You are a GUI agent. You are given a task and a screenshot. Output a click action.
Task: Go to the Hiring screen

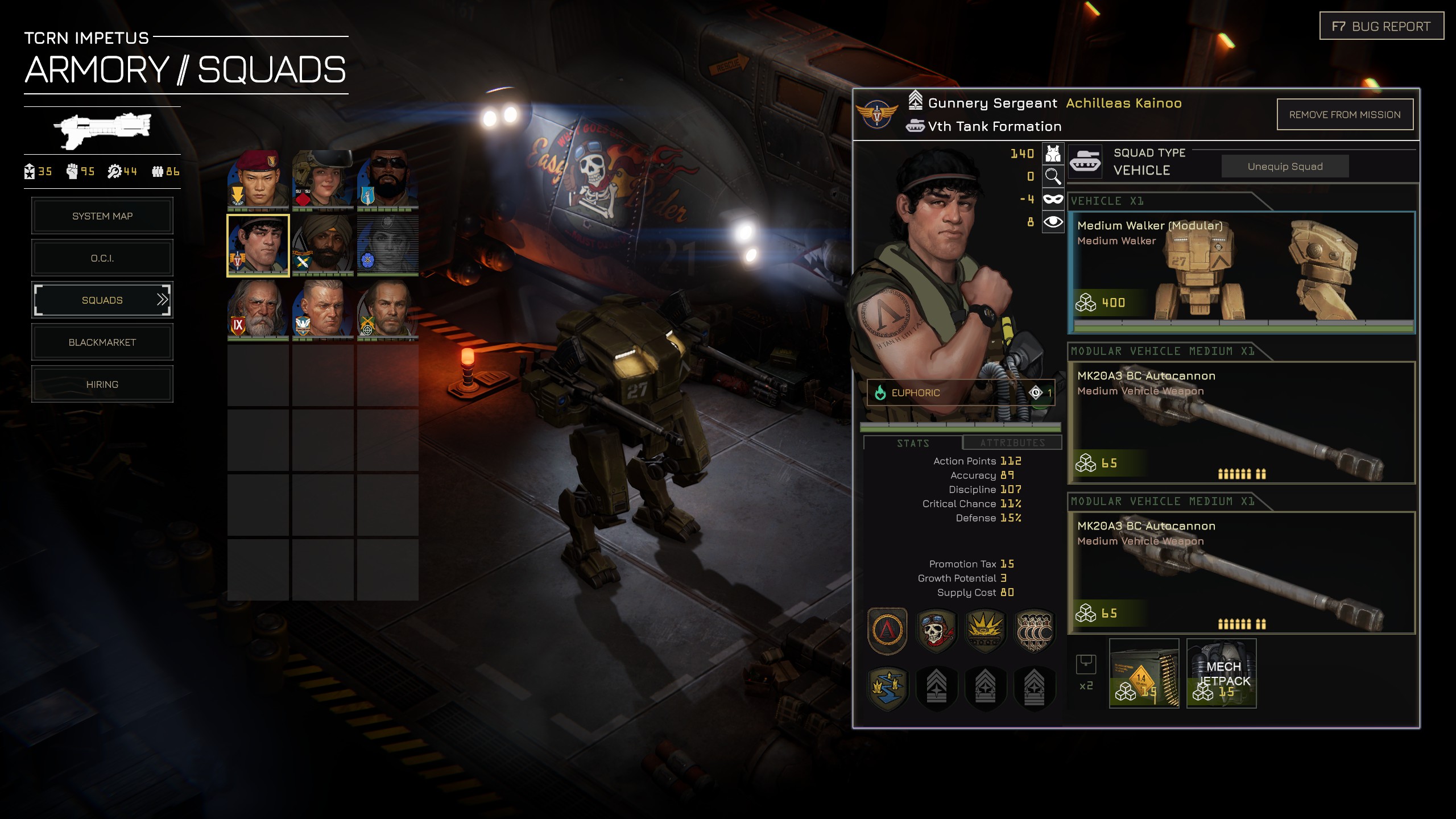coord(102,384)
